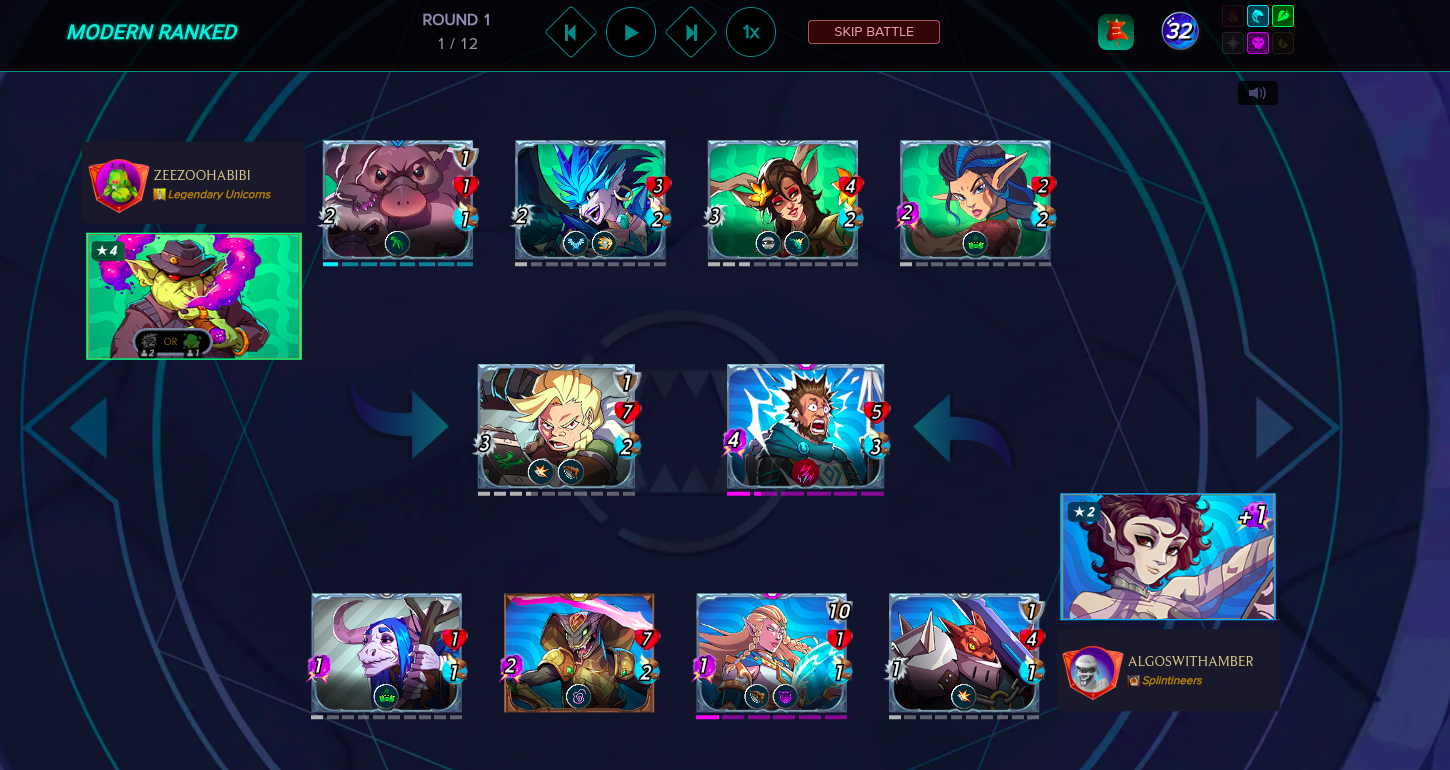The height and width of the screenshot is (770, 1450).
Task: Inspect the pig-faced monster card
Action: 398,200
